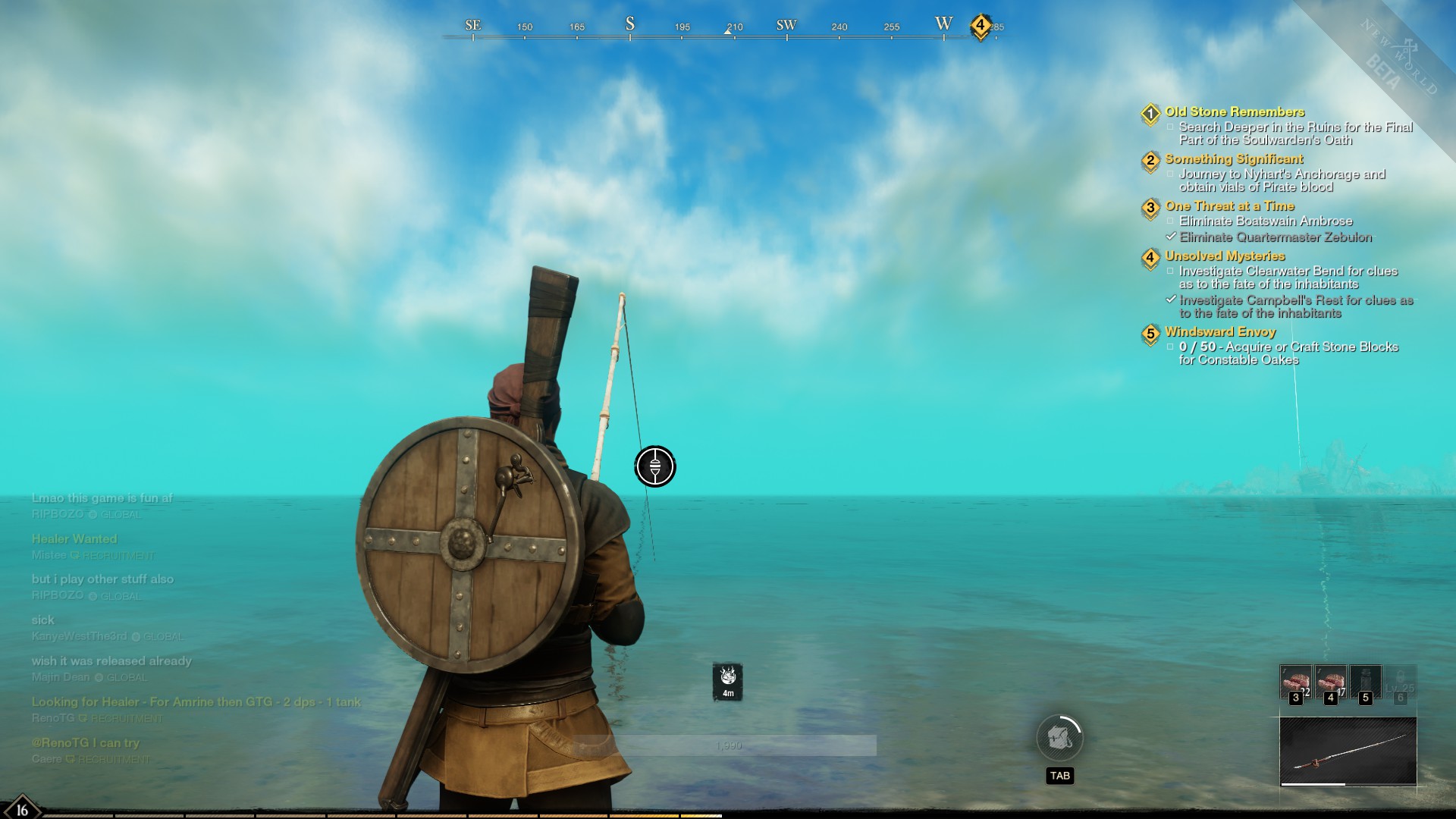The width and height of the screenshot is (1456, 819).
Task: Click the compass bar heading strip
Action: (720, 29)
